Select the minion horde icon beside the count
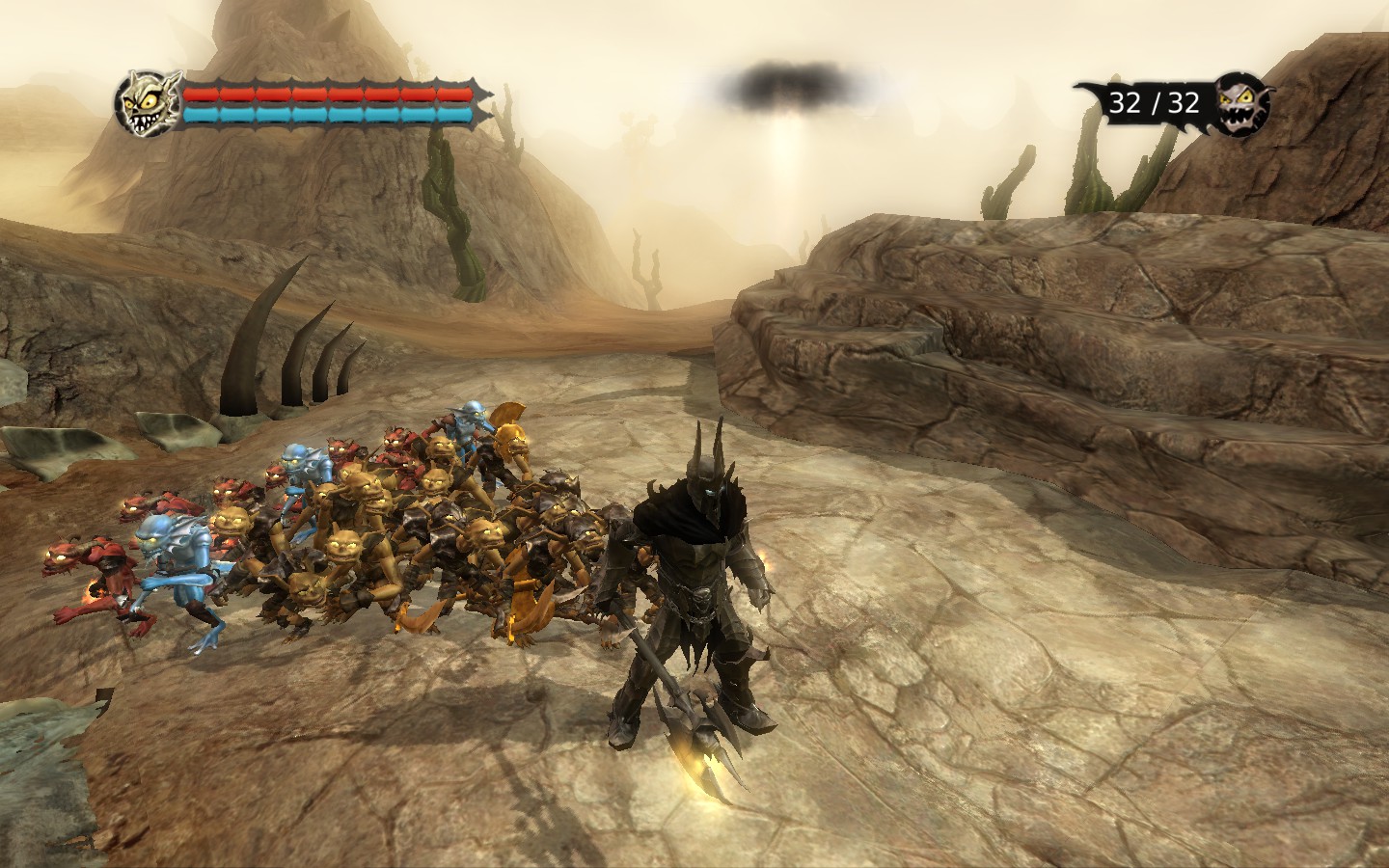The image size is (1389, 868). click(x=1242, y=102)
